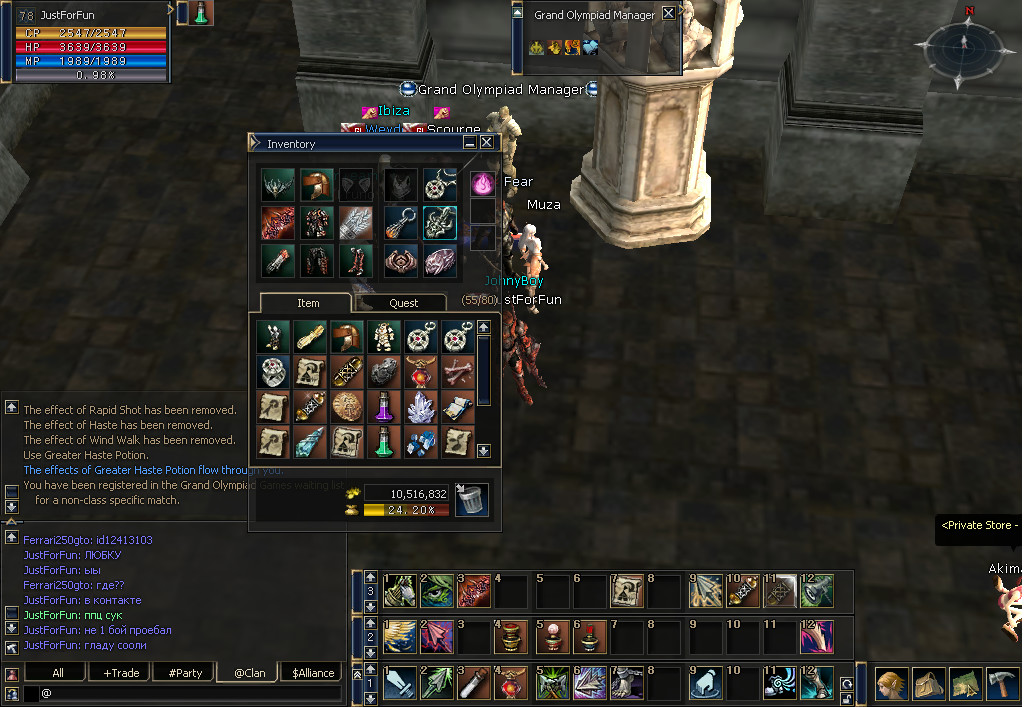Open the All chat tab

tap(58, 673)
